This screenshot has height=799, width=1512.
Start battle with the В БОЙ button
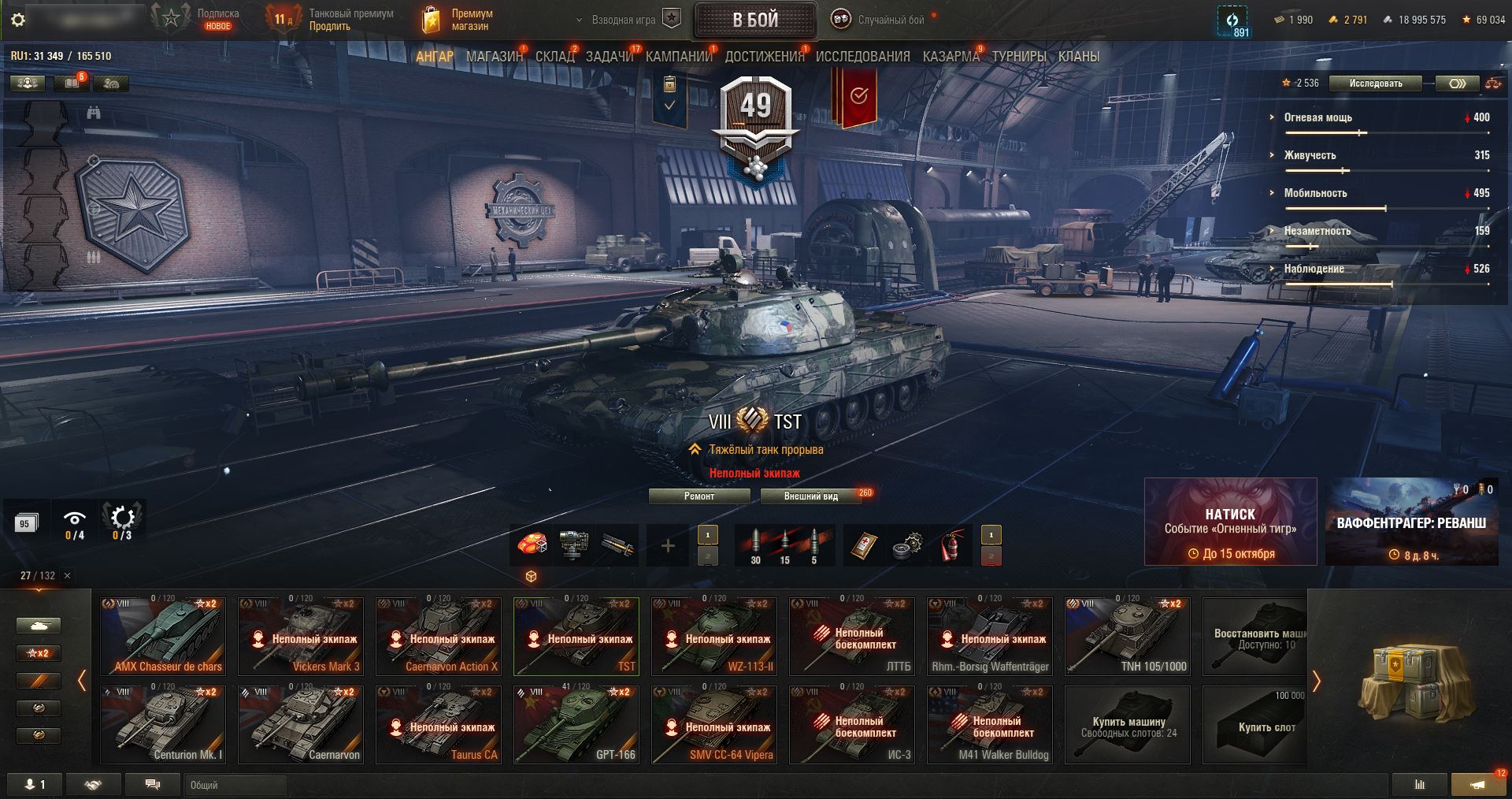pos(754,20)
